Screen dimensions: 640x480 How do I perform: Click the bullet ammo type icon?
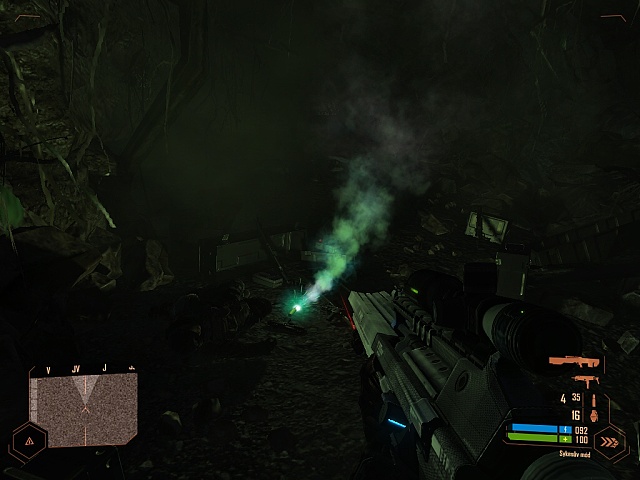[593, 398]
